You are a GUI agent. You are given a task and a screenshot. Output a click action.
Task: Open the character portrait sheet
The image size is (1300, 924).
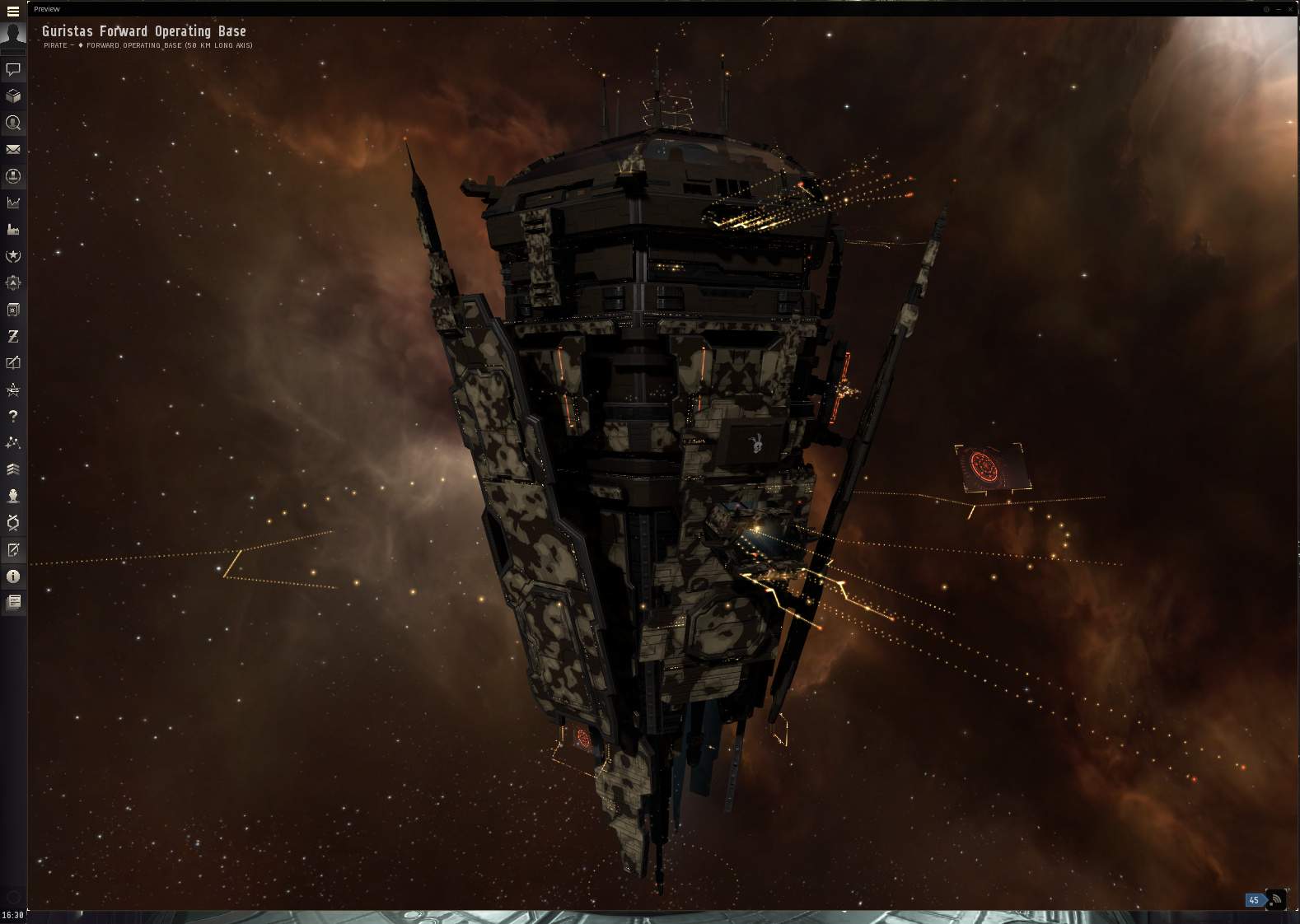pyautogui.click(x=13, y=36)
